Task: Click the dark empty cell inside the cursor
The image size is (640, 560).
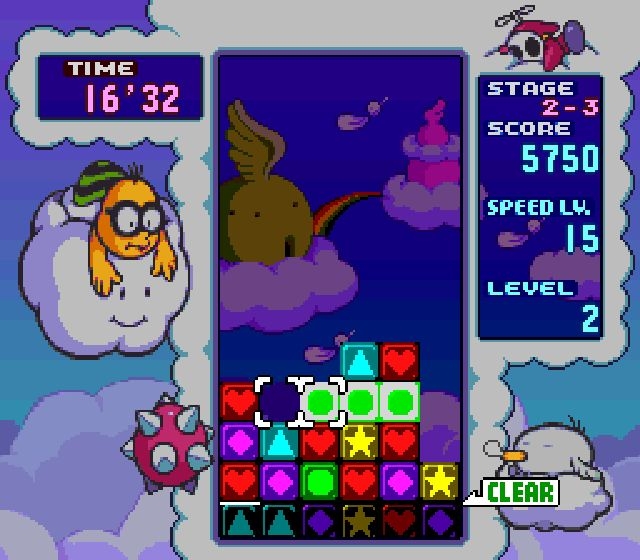Action: (x=280, y=401)
